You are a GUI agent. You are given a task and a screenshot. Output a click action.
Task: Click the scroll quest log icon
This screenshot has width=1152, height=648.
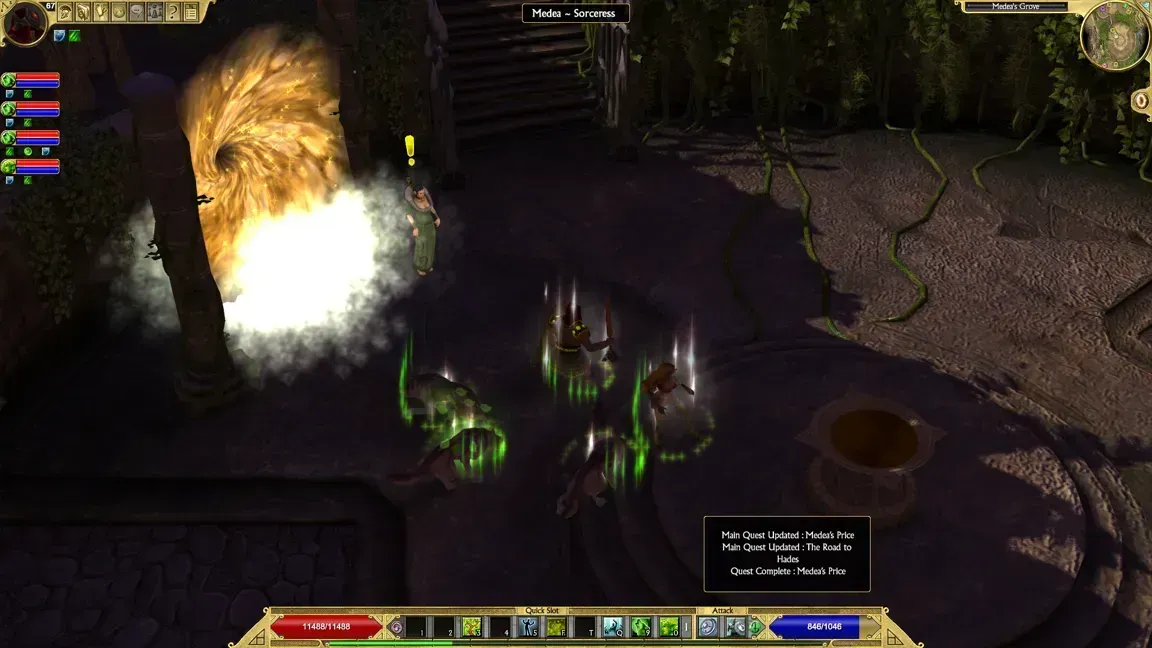[x=101, y=12]
